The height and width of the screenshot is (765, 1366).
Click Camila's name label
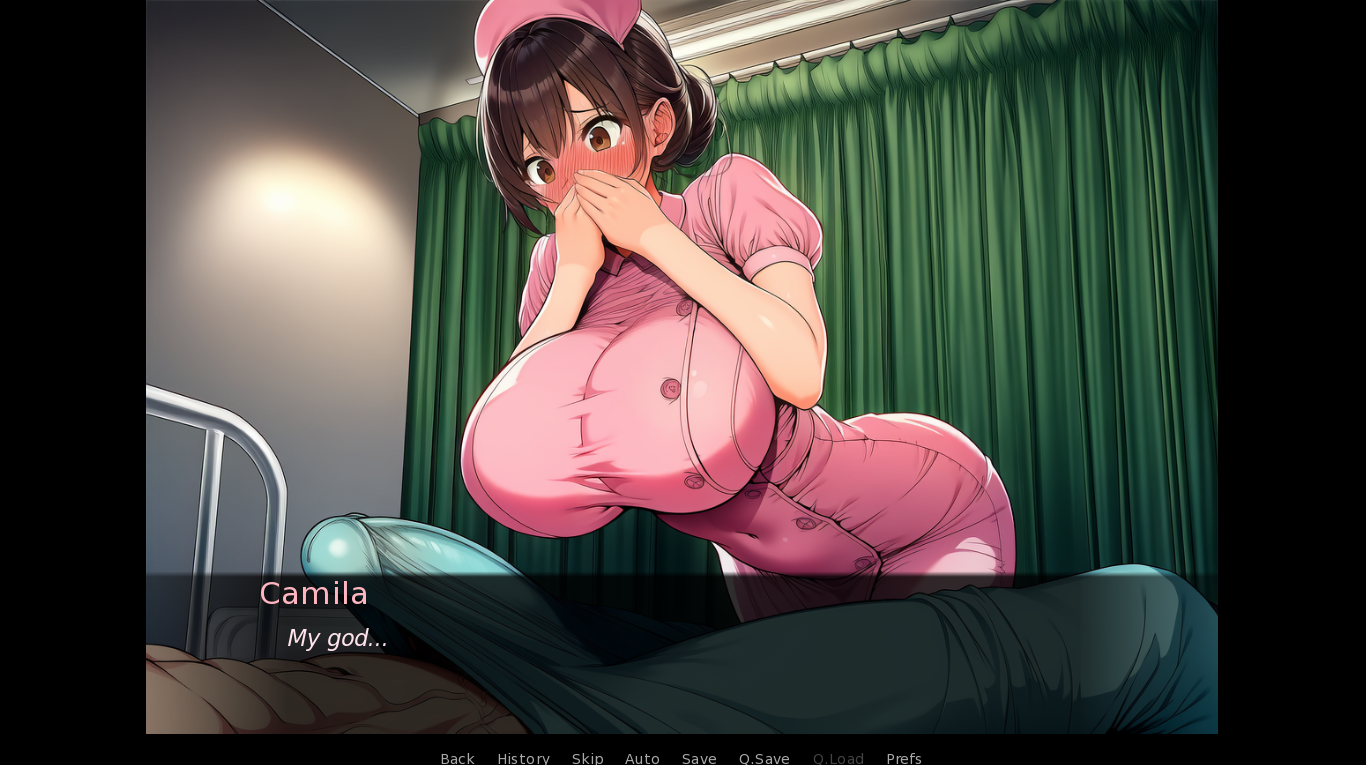(313, 593)
